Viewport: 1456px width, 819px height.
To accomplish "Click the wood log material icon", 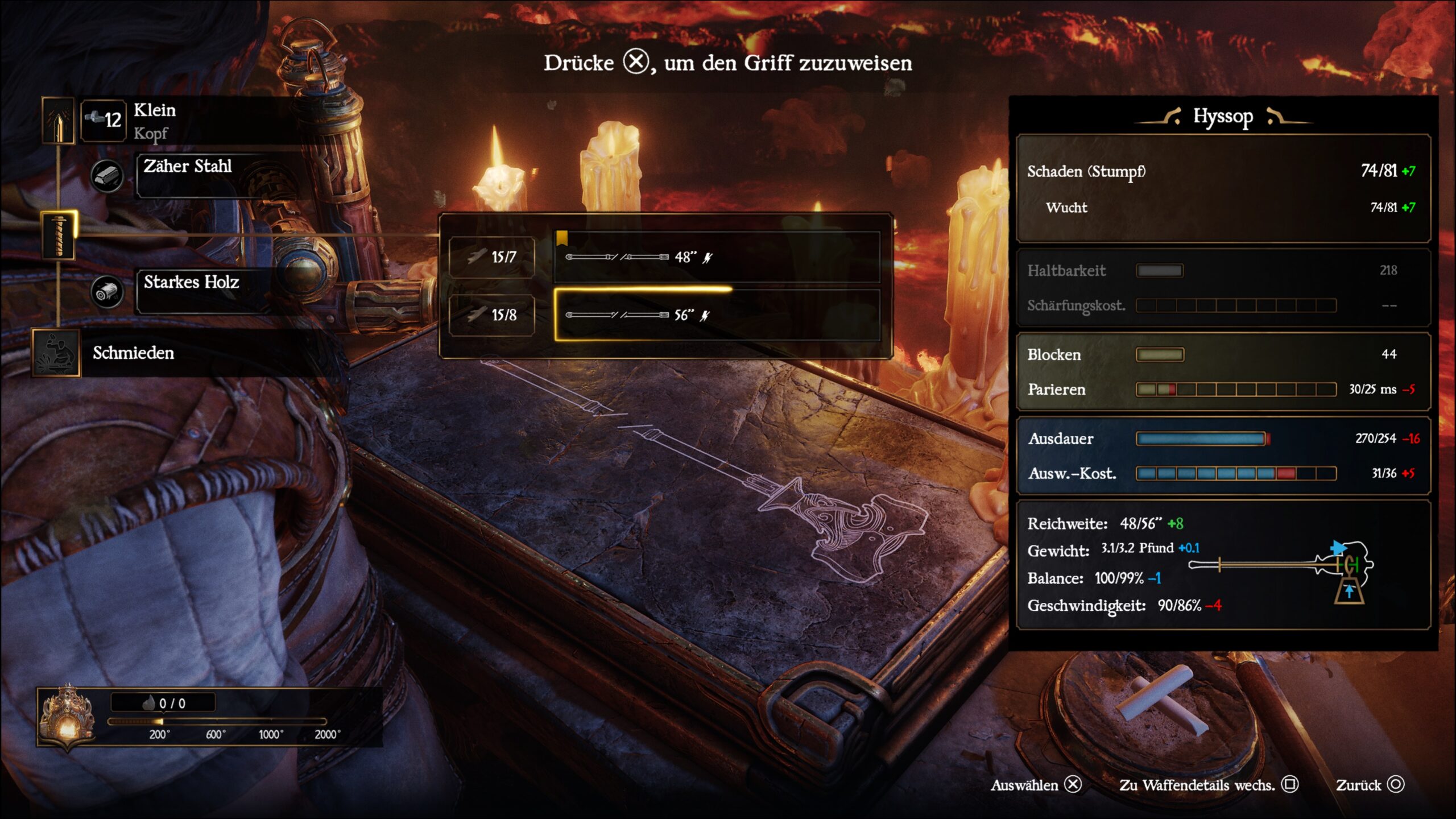I will (x=107, y=292).
